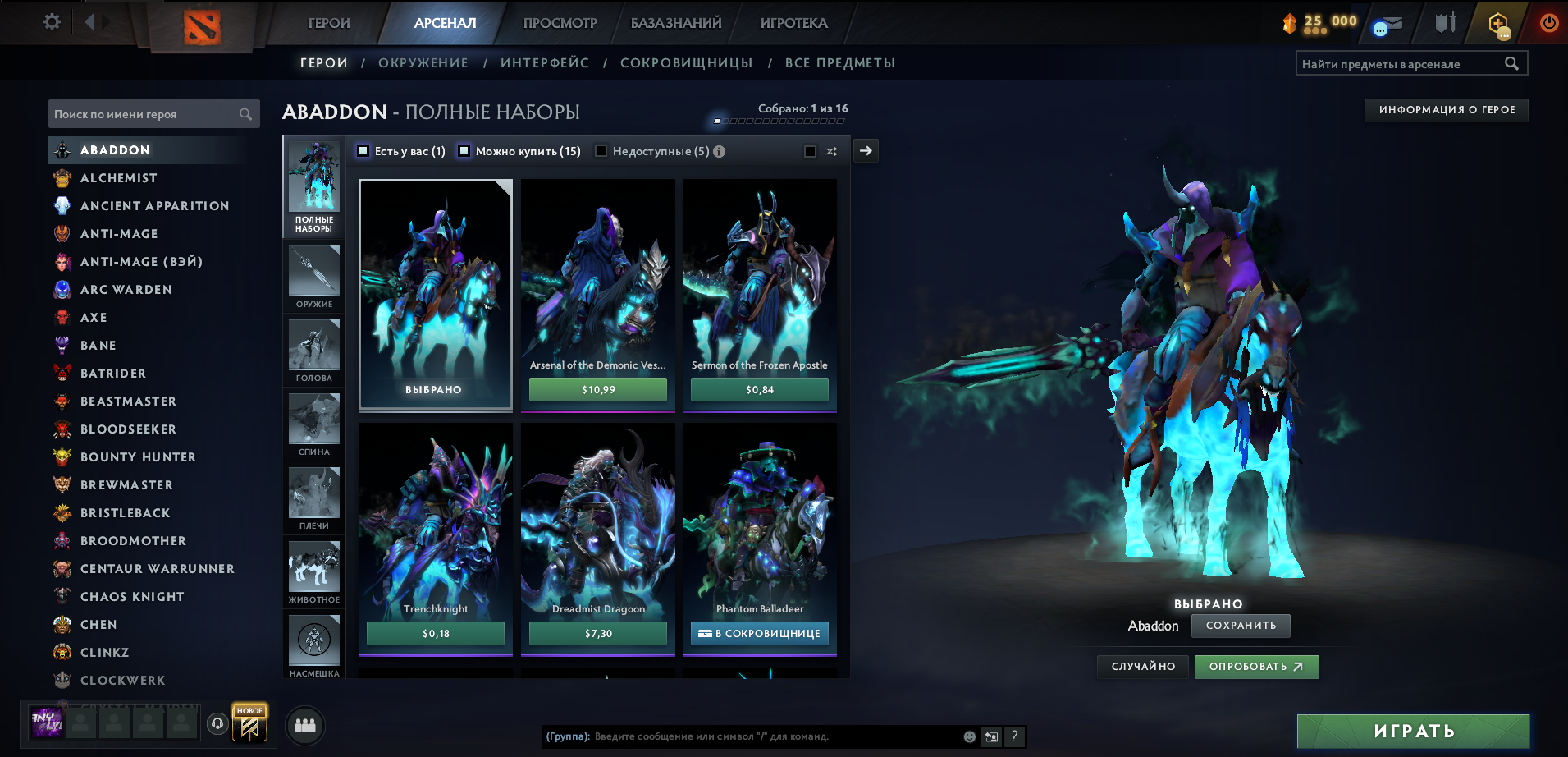Select Bounty Hunter in hero list
1568x757 pixels.
[x=138, y=457]
